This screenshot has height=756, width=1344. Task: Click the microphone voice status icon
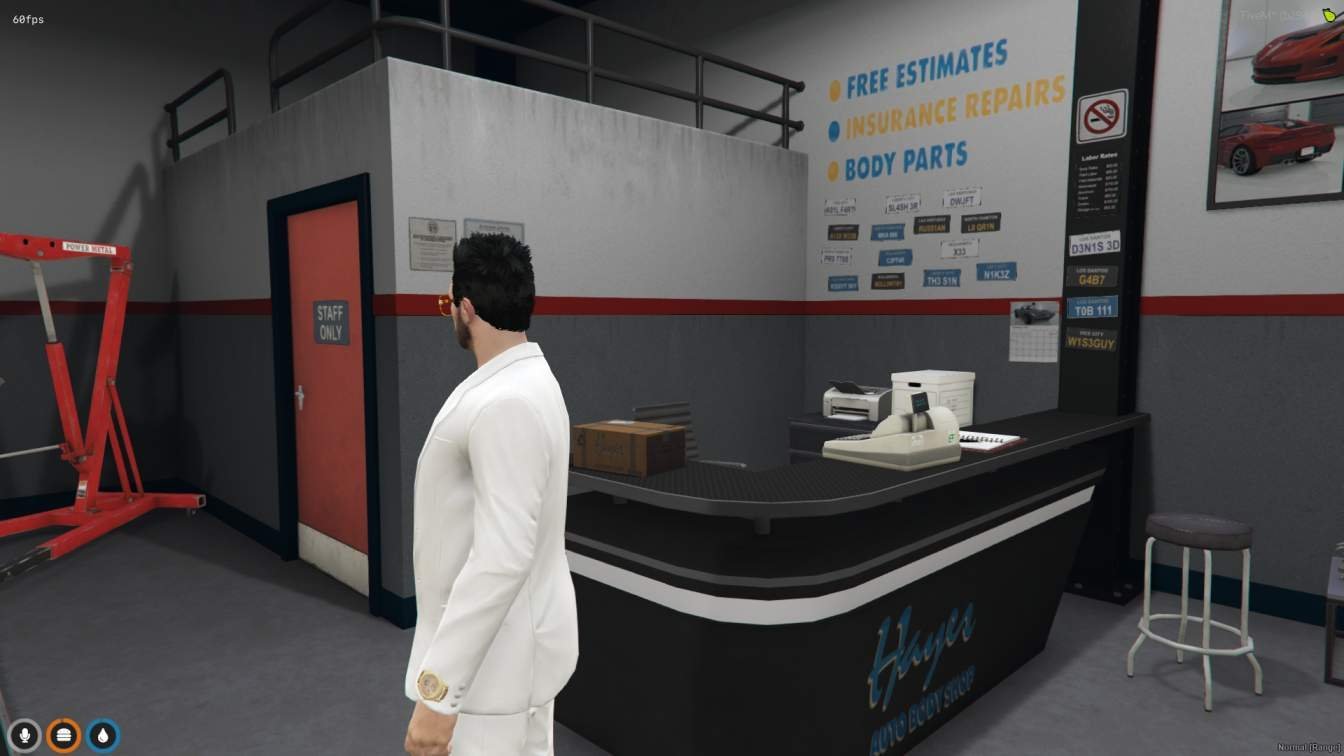coord(24,736)
